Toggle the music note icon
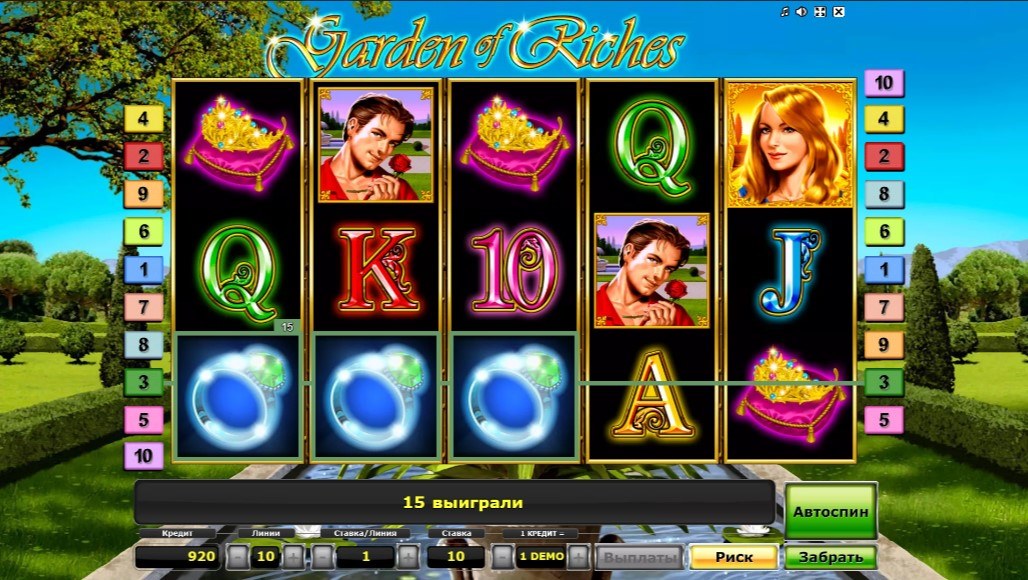 click(x=785, y=12)
